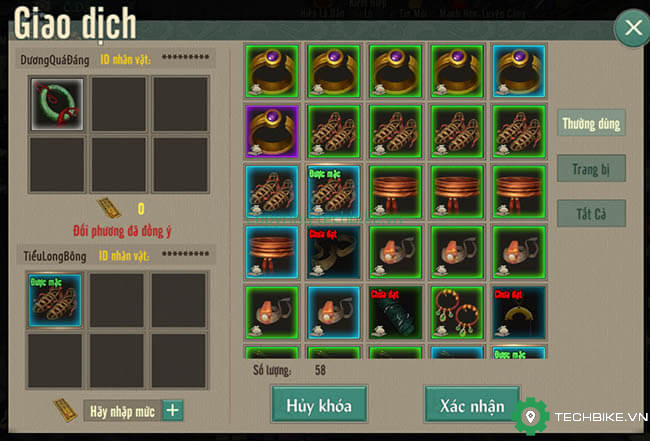Confirm the trade with Xác nhận
This screenshot has height=441, width=650.
tap(472, 405)
